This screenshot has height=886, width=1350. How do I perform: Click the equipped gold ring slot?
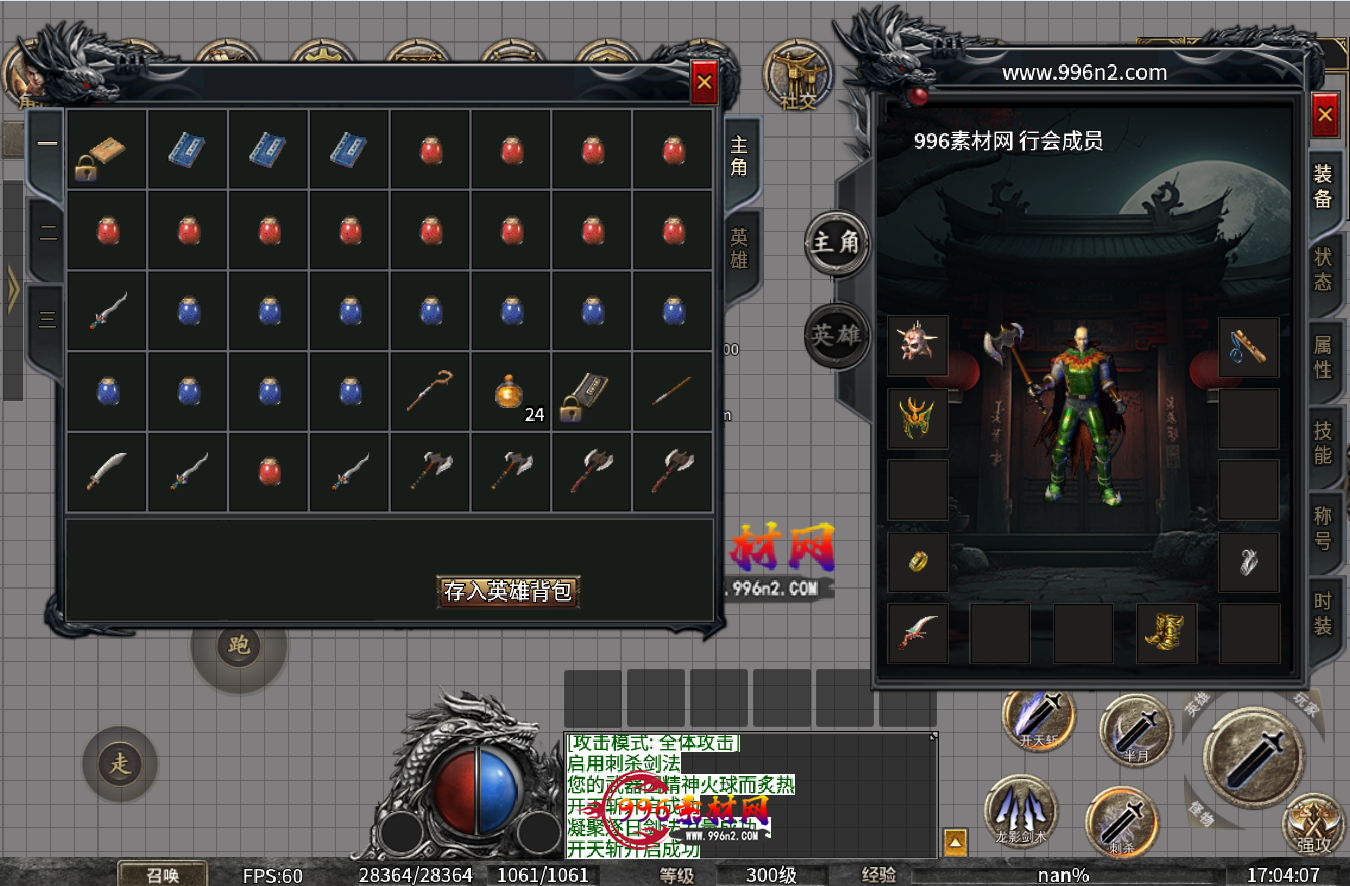click(x=917, y=561)
